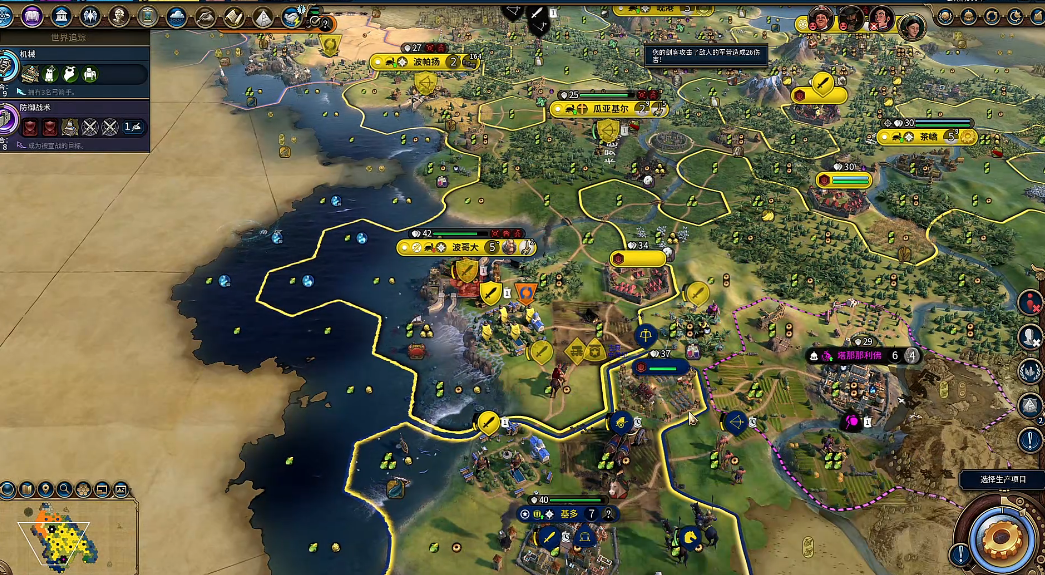
Task: Open the 茶锦 city banner
Action: 928,137
